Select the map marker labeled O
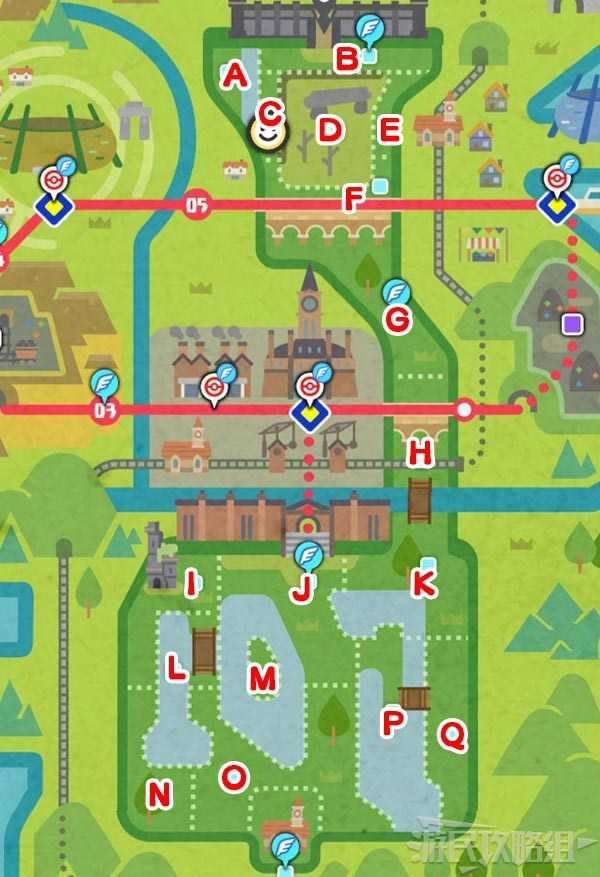The width and height of the screenshot is (600, 877). 234,775
